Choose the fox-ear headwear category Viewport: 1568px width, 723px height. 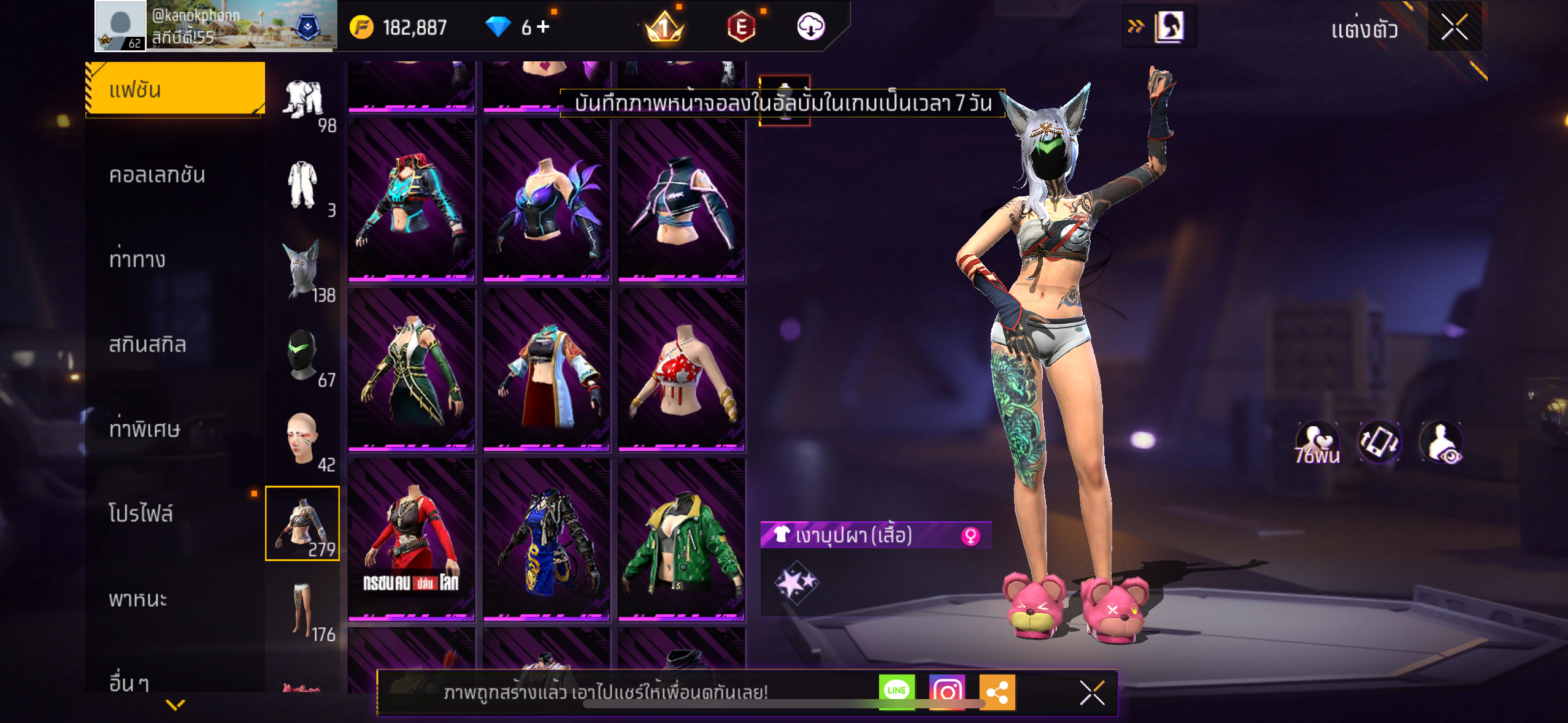coord(303,269)
